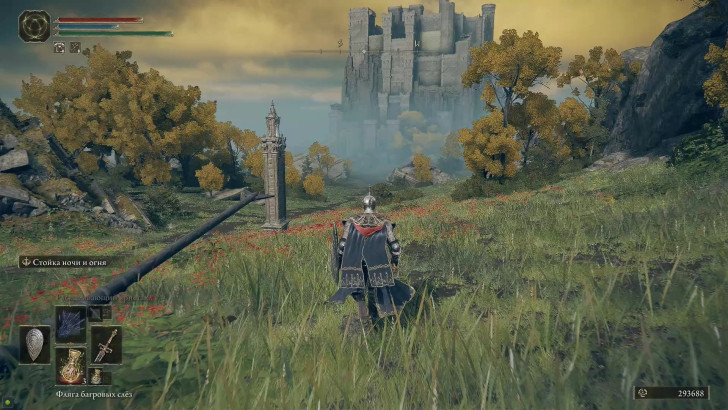Viewport: 728px width, 410px height.
Task: Select the blue crystal sorcery slot
Action: (70, 322)
